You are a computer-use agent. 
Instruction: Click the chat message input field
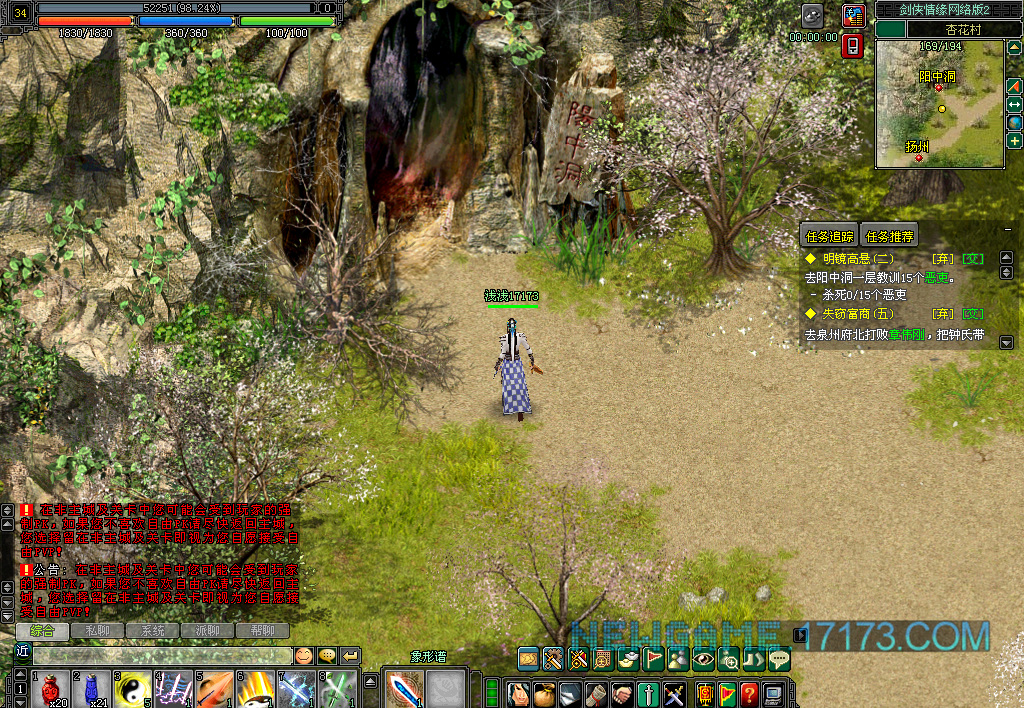click(160, 656)
